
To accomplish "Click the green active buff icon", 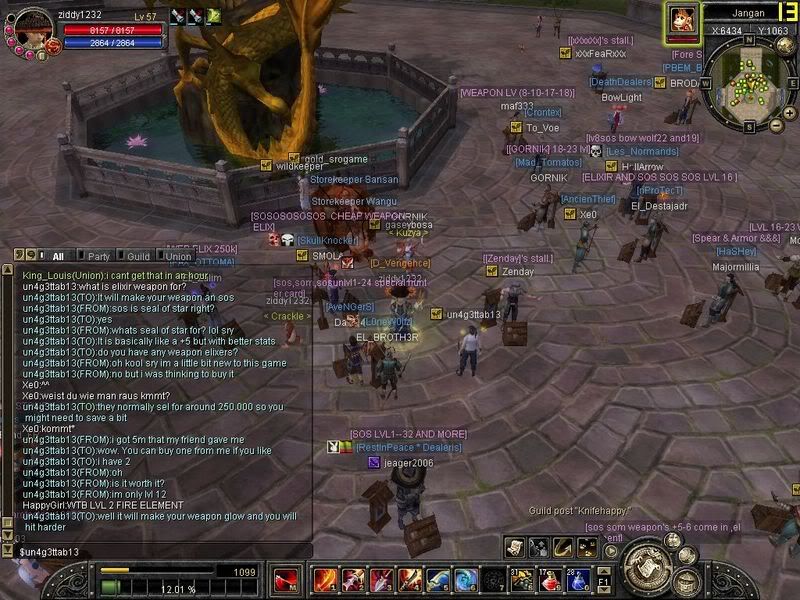I will coord(213,16).
